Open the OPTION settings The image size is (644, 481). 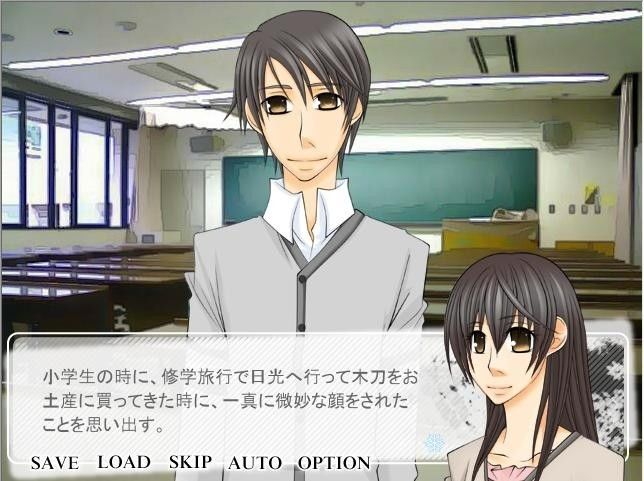pyautogui.click(x=334, y=463)
